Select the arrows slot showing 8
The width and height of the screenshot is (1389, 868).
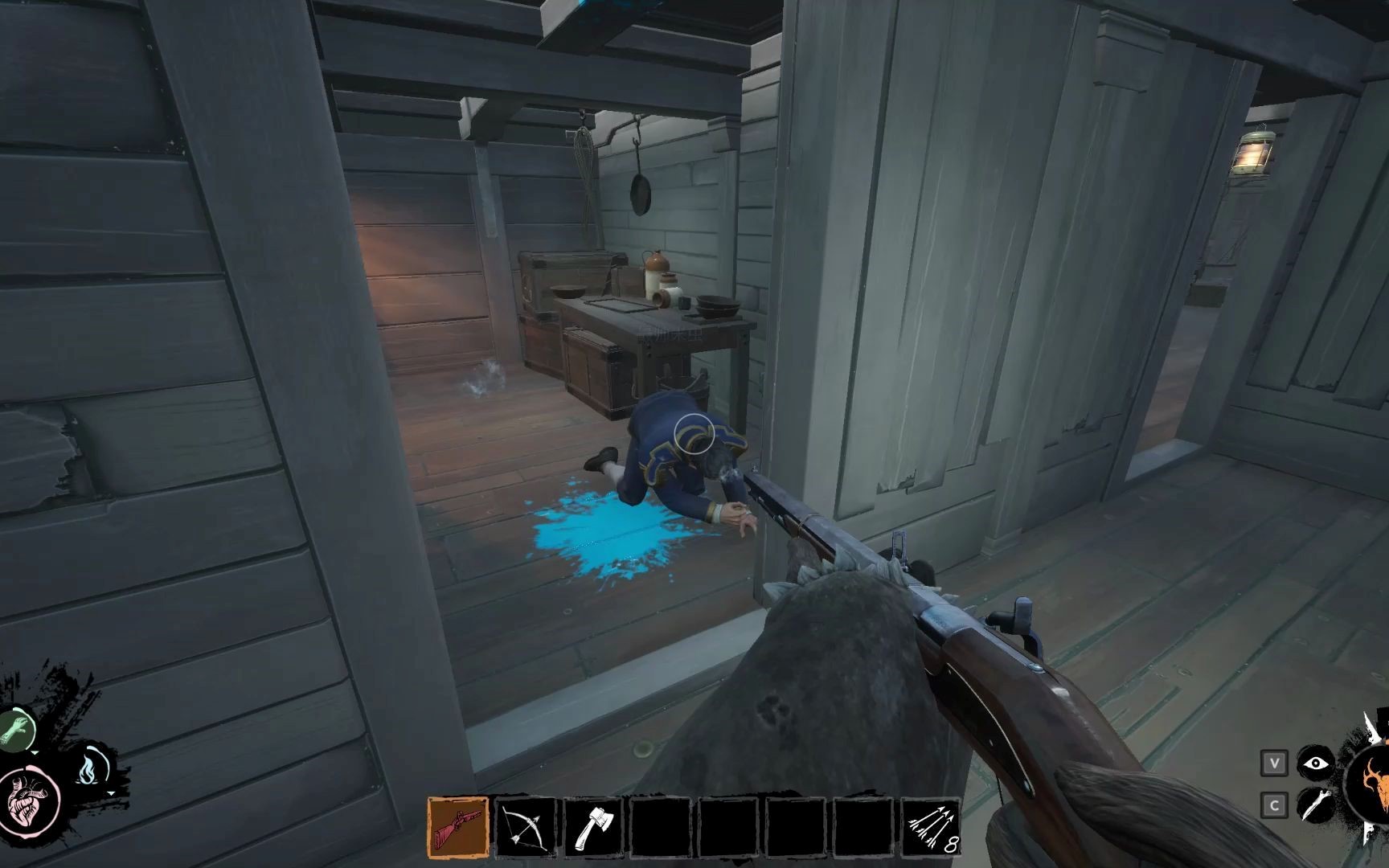(x=931, y=827)
